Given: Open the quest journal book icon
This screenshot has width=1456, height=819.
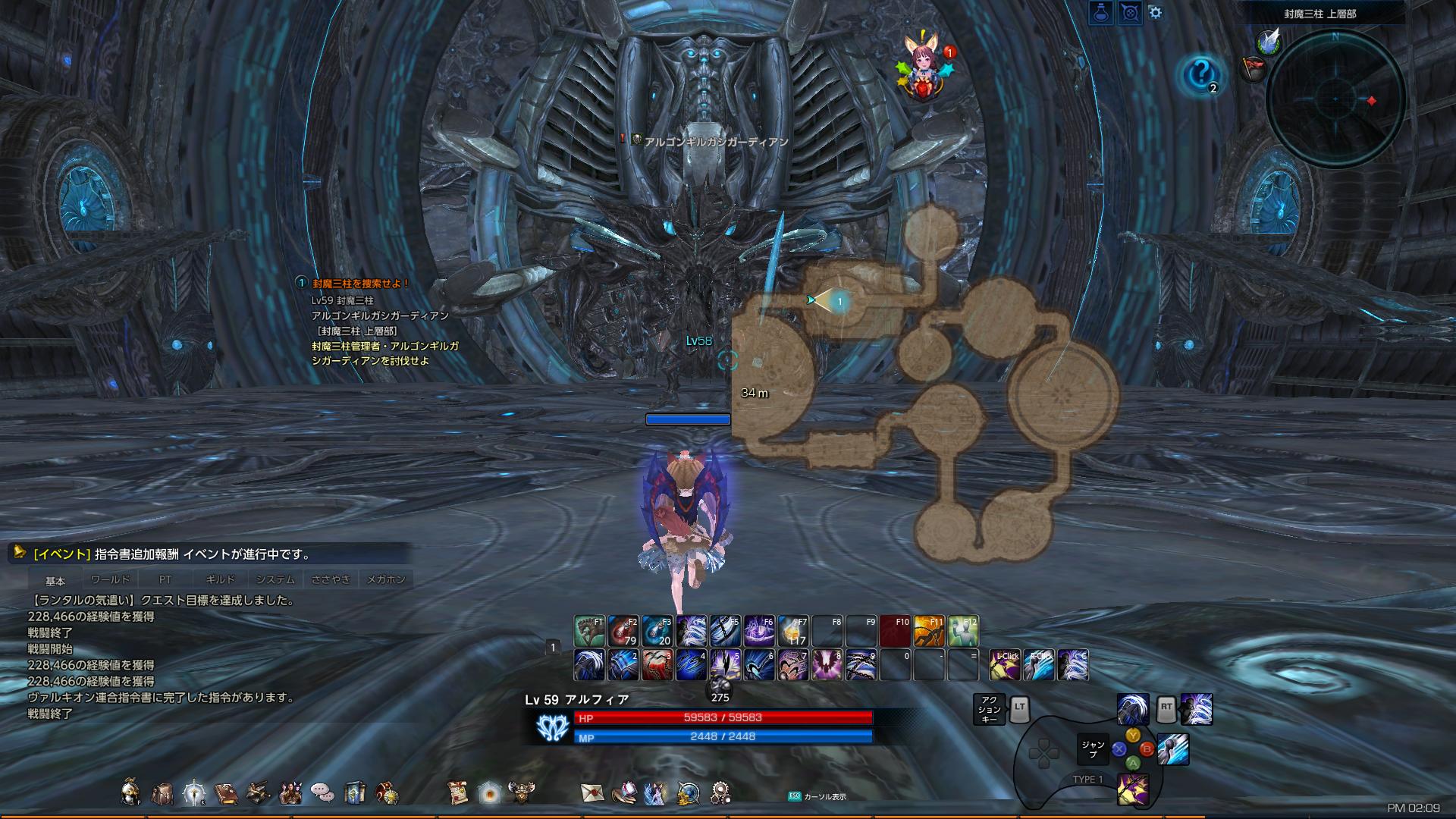Looking at the screenshot, I should [226, 791].
